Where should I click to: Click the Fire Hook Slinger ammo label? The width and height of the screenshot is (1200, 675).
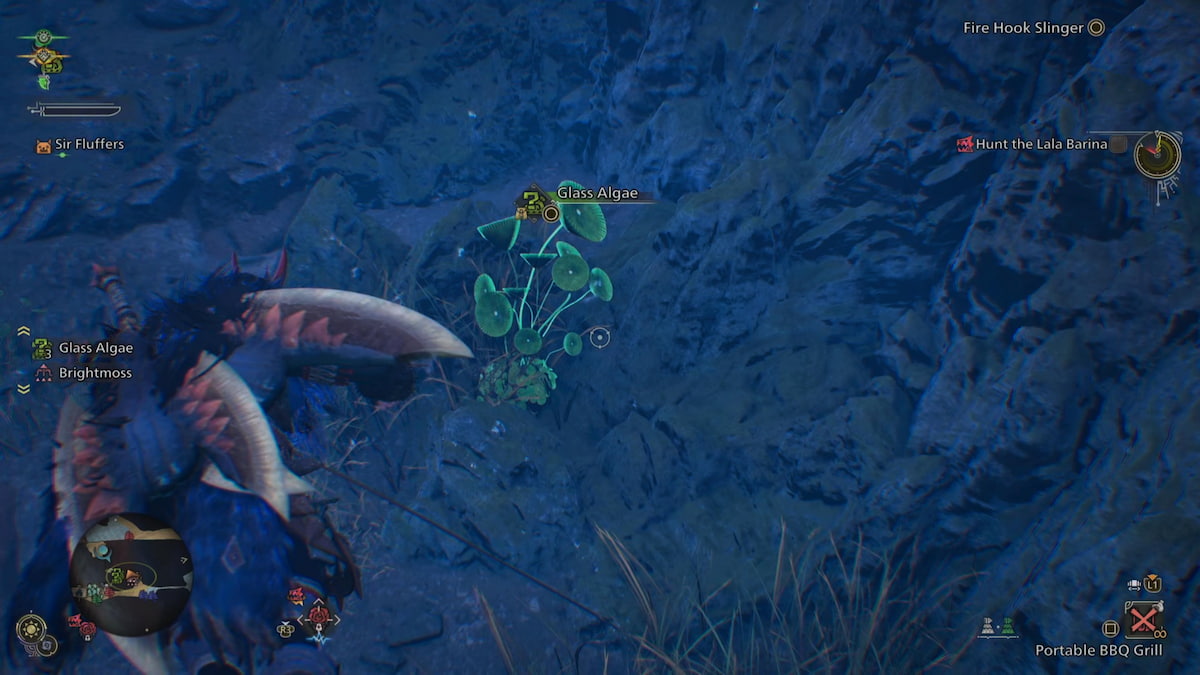coord(1023,28)
